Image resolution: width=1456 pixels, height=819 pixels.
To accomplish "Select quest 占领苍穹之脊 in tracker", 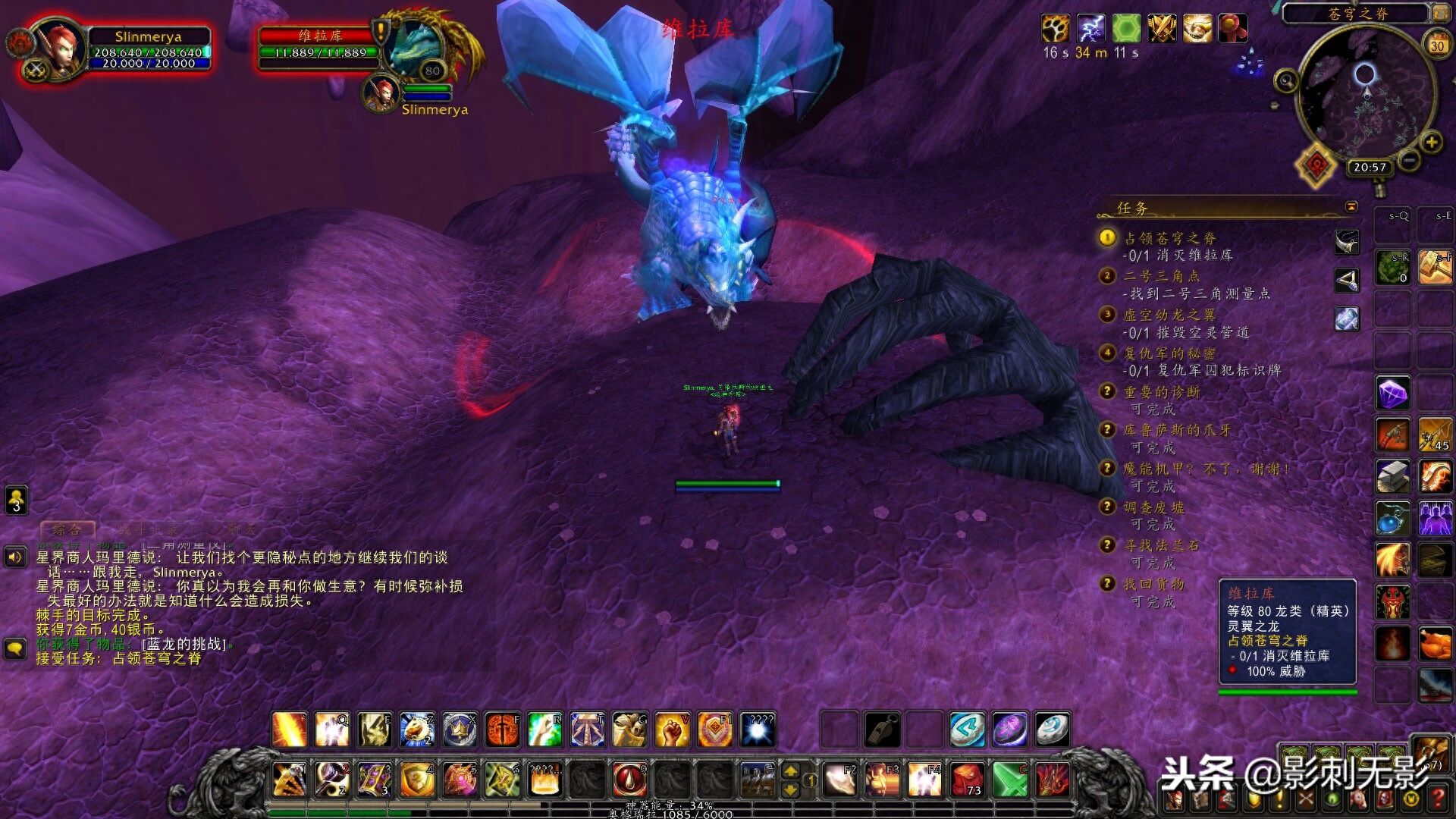I will point(1169,238).
